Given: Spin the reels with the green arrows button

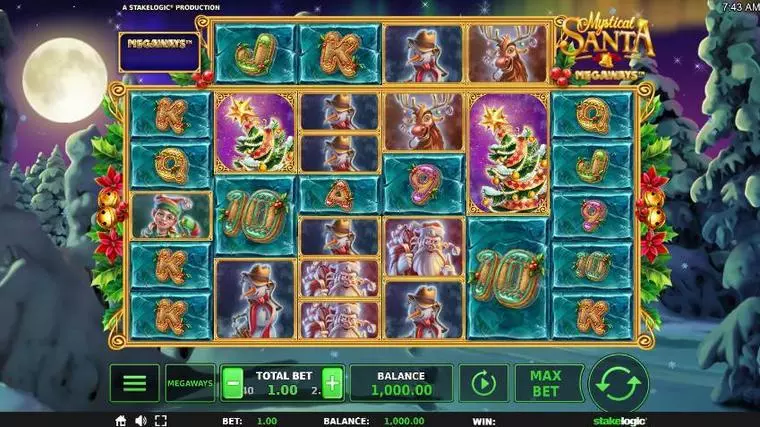Looking at the screenshot, I should pyautogui.click(x=619, y=383).
